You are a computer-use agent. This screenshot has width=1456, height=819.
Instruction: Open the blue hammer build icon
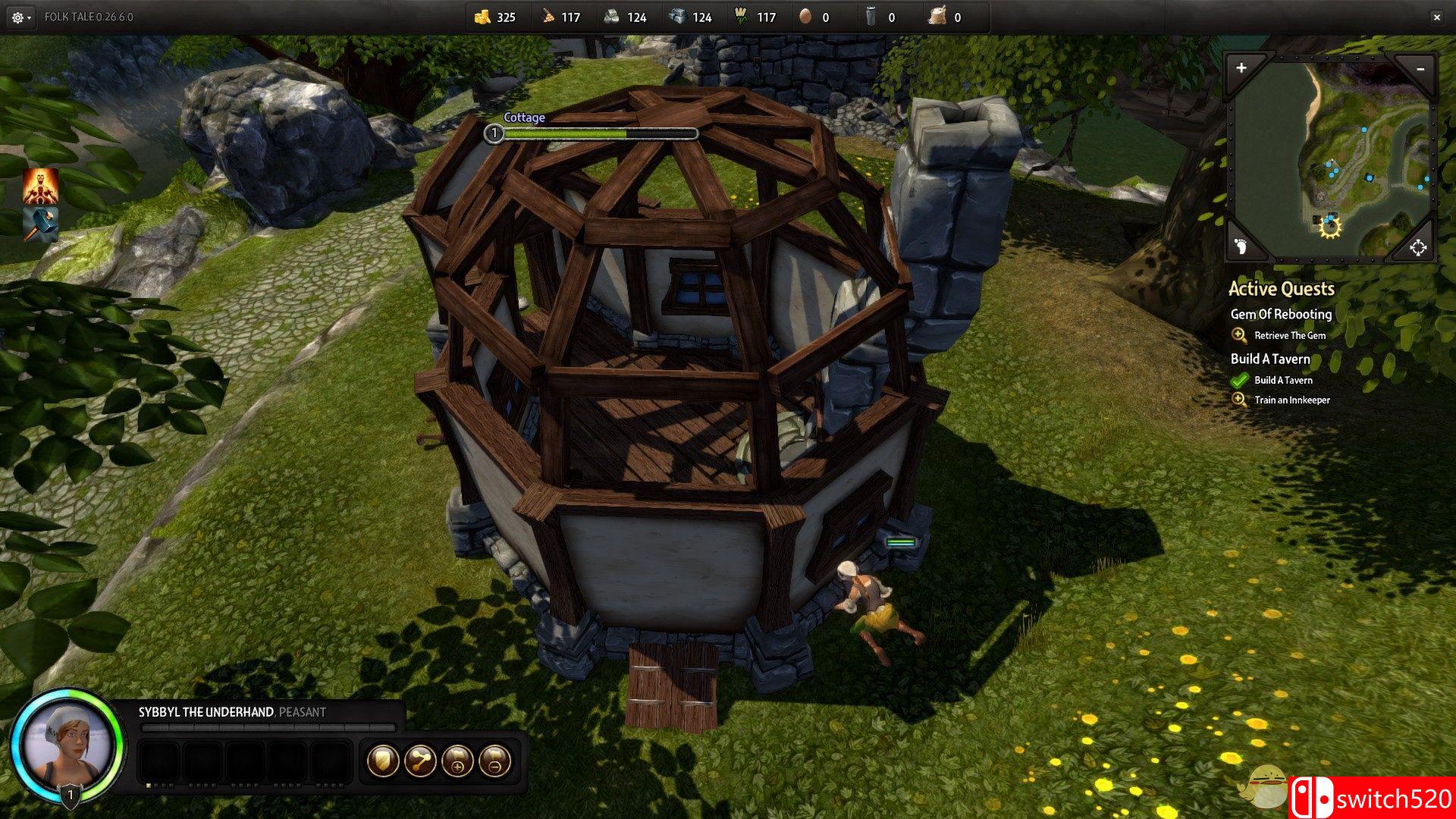tap(40, 224)
